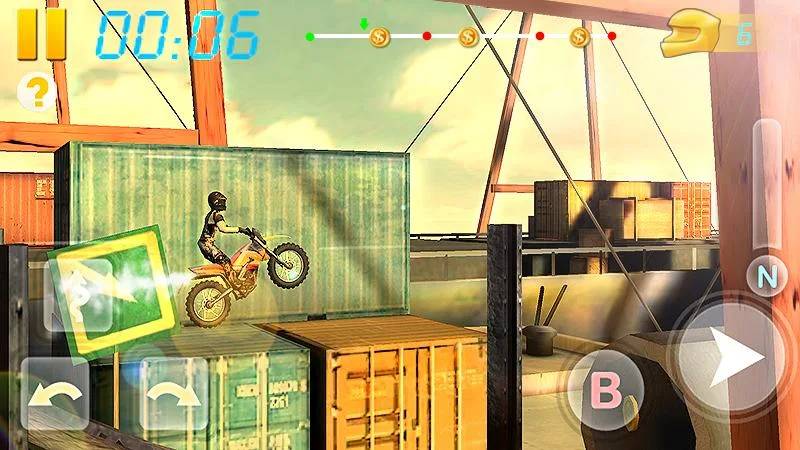Screen dimensions: 800x450
Task: Hit the pink B brake button
Action: pyautogui.click(x=604, y=390)
